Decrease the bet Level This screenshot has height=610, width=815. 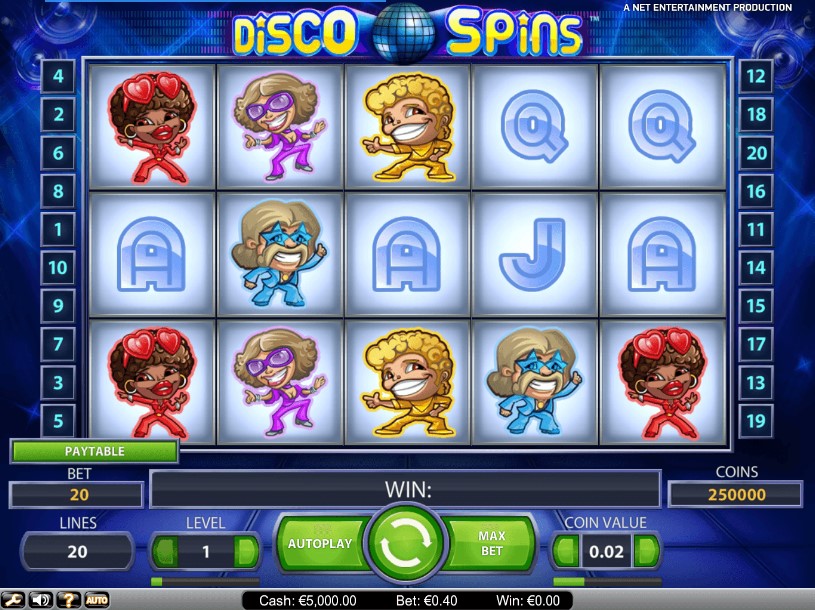coord(166,551)
